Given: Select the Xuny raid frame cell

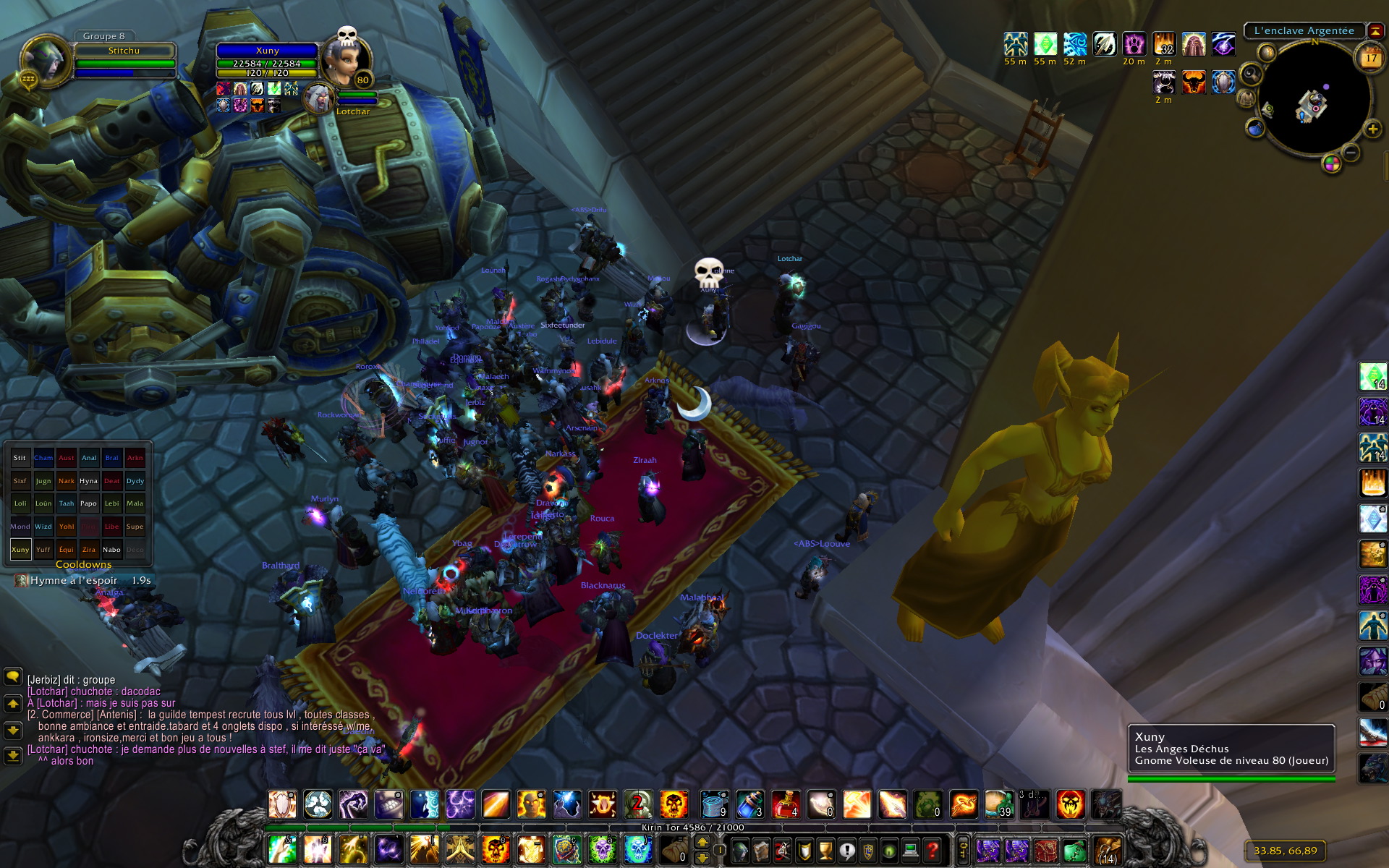Looking at the screenshot, I should (x=20, y=550).
